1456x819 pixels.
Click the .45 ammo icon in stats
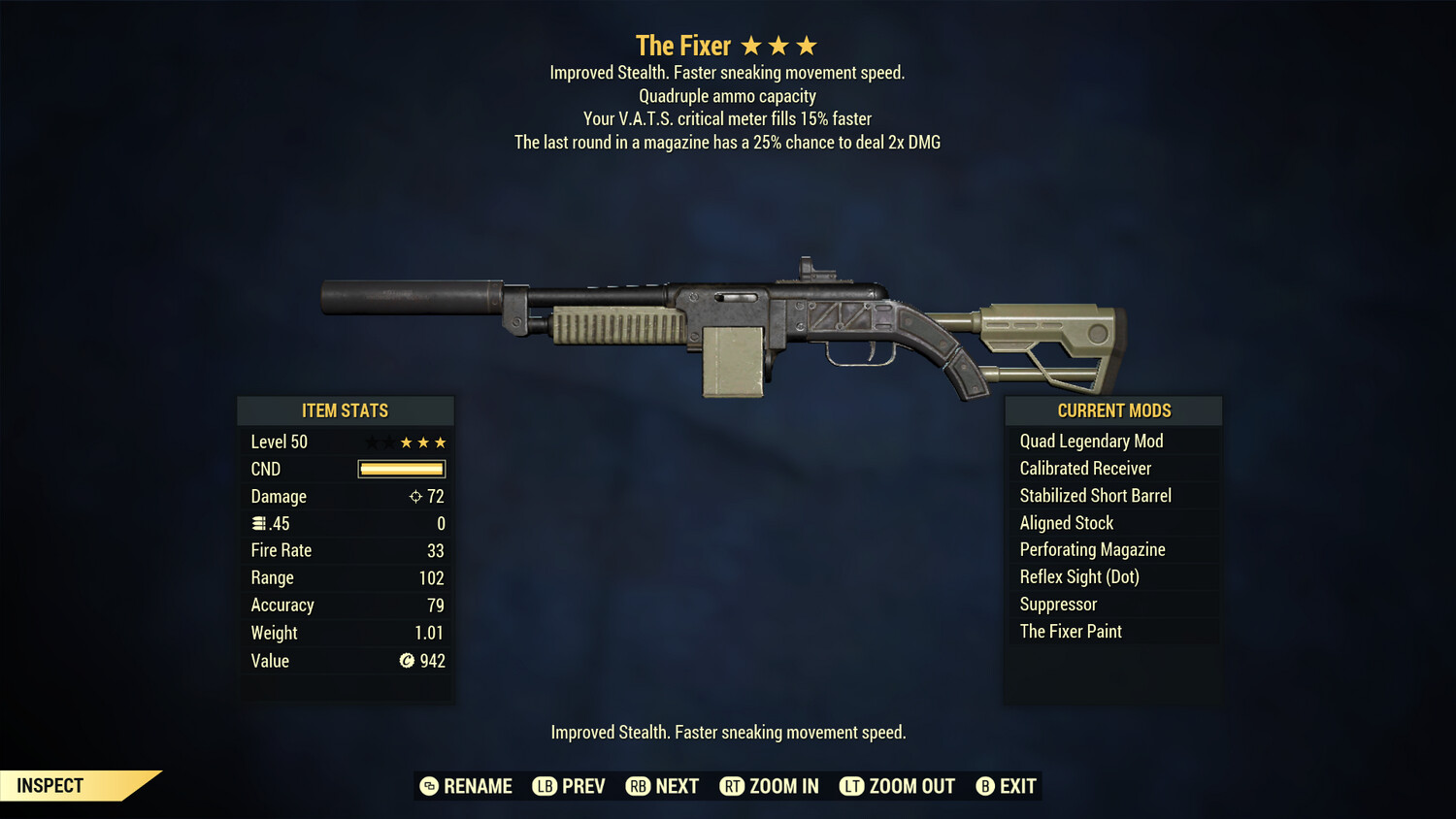[x=257, y=523]
